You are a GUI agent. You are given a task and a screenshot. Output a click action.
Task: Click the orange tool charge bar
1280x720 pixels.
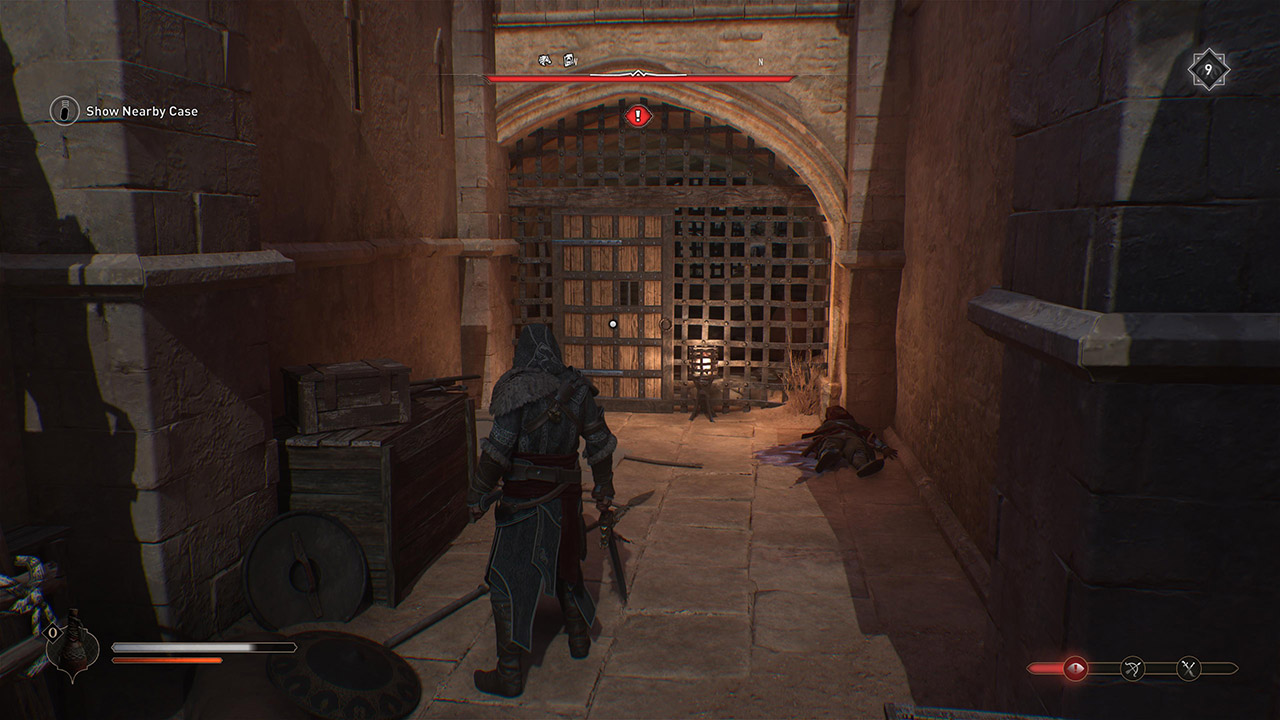(x=165, y=660)
